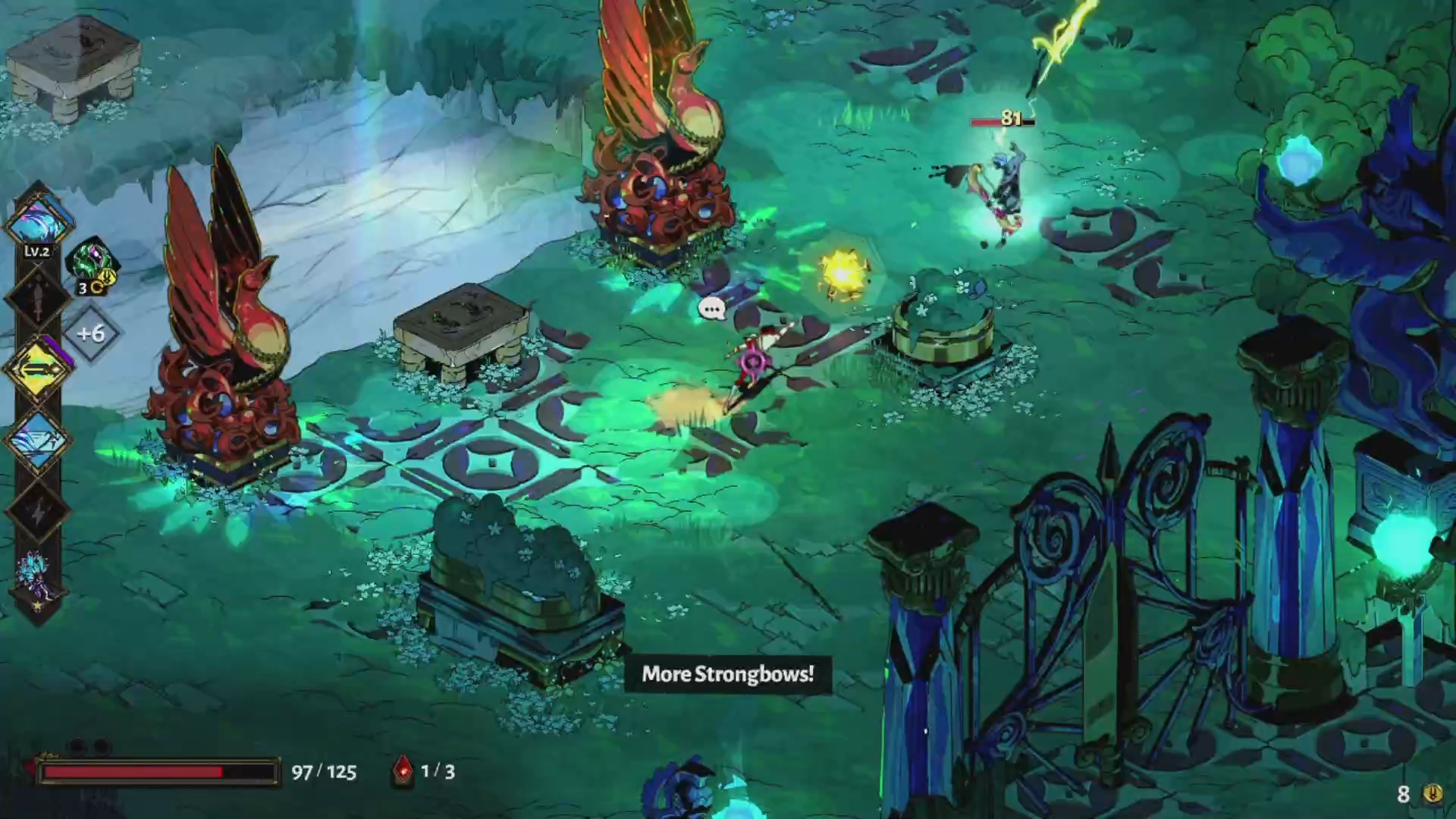
Task: Expand the +6 additional boons badge
Action: click(x=91, y=334)
